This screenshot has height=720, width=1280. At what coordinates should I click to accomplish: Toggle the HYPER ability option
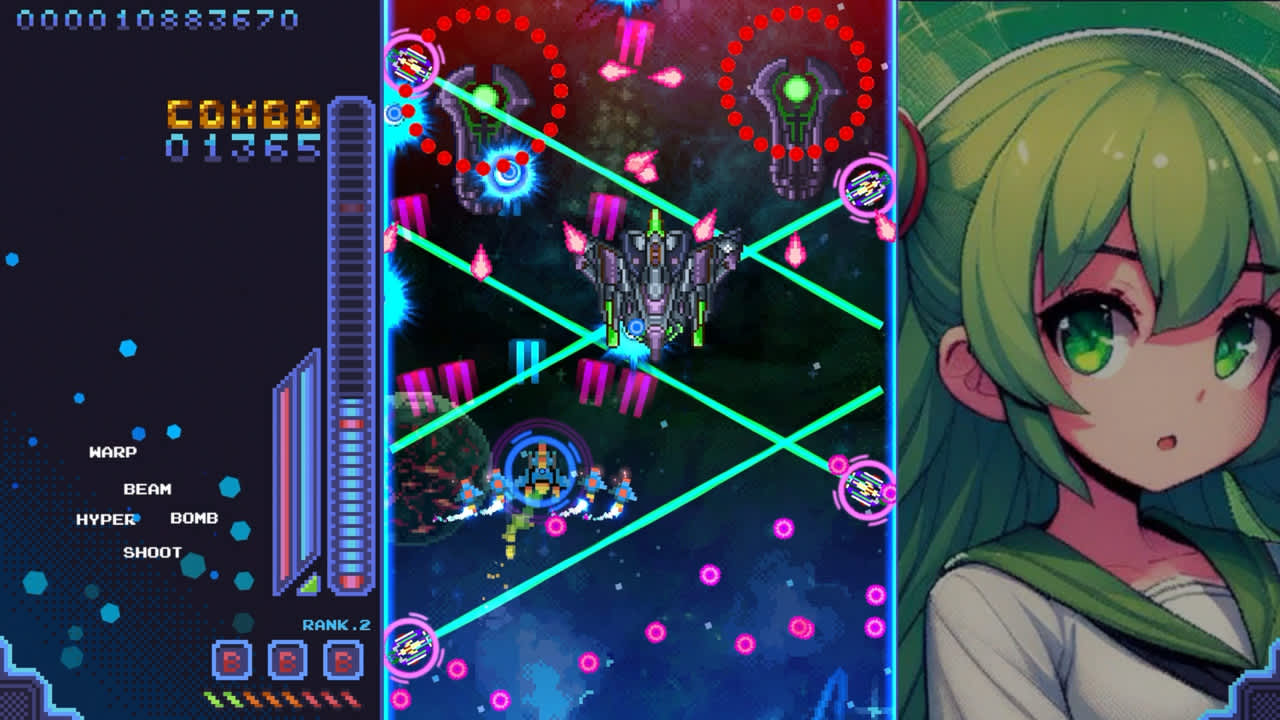(107, 520)
